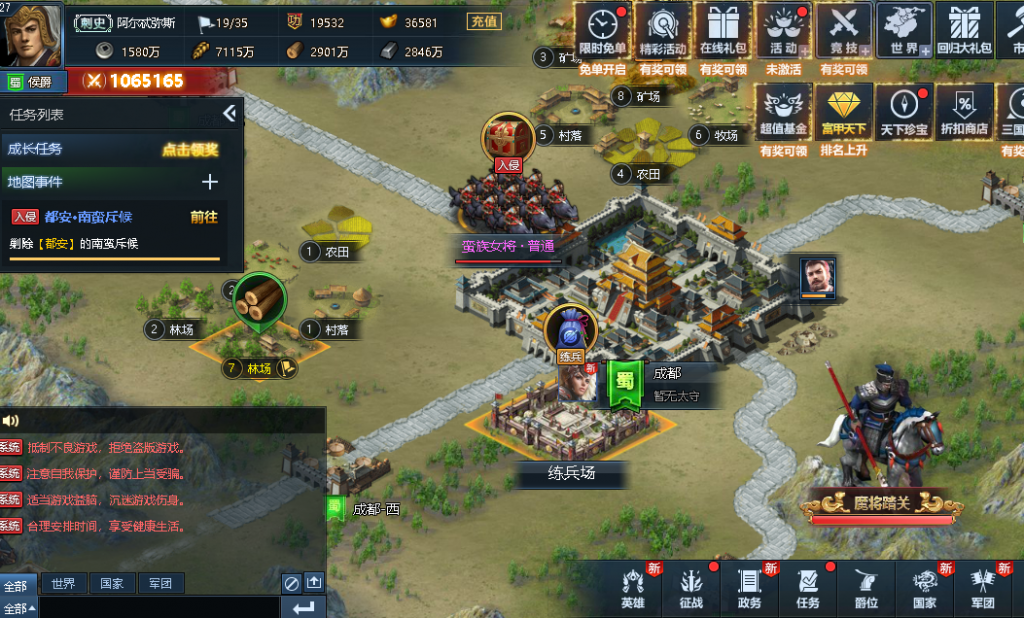Open 富甲天下 diamond ranking

[x=843, y=110]
